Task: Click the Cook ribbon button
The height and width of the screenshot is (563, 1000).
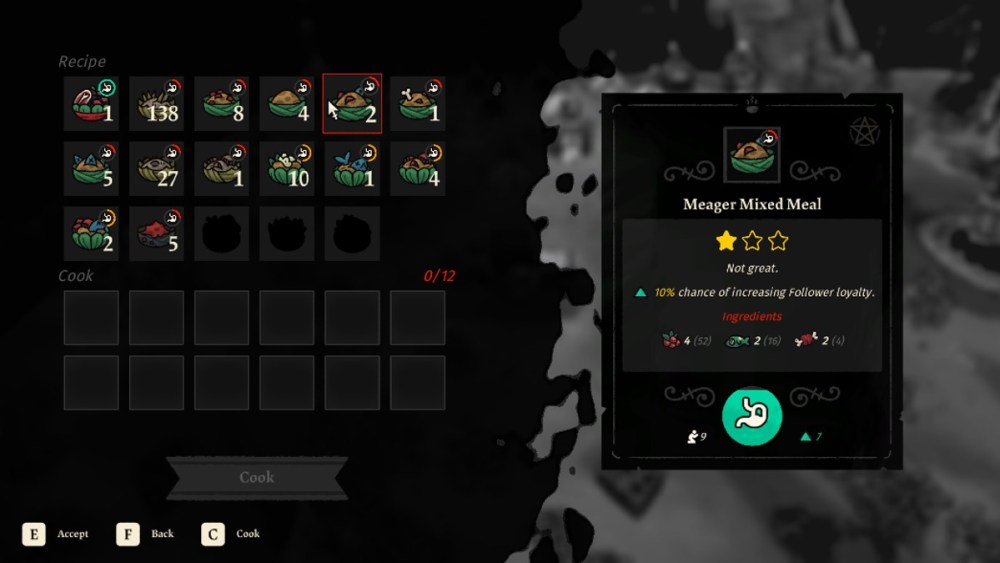Action: (256, 478)
